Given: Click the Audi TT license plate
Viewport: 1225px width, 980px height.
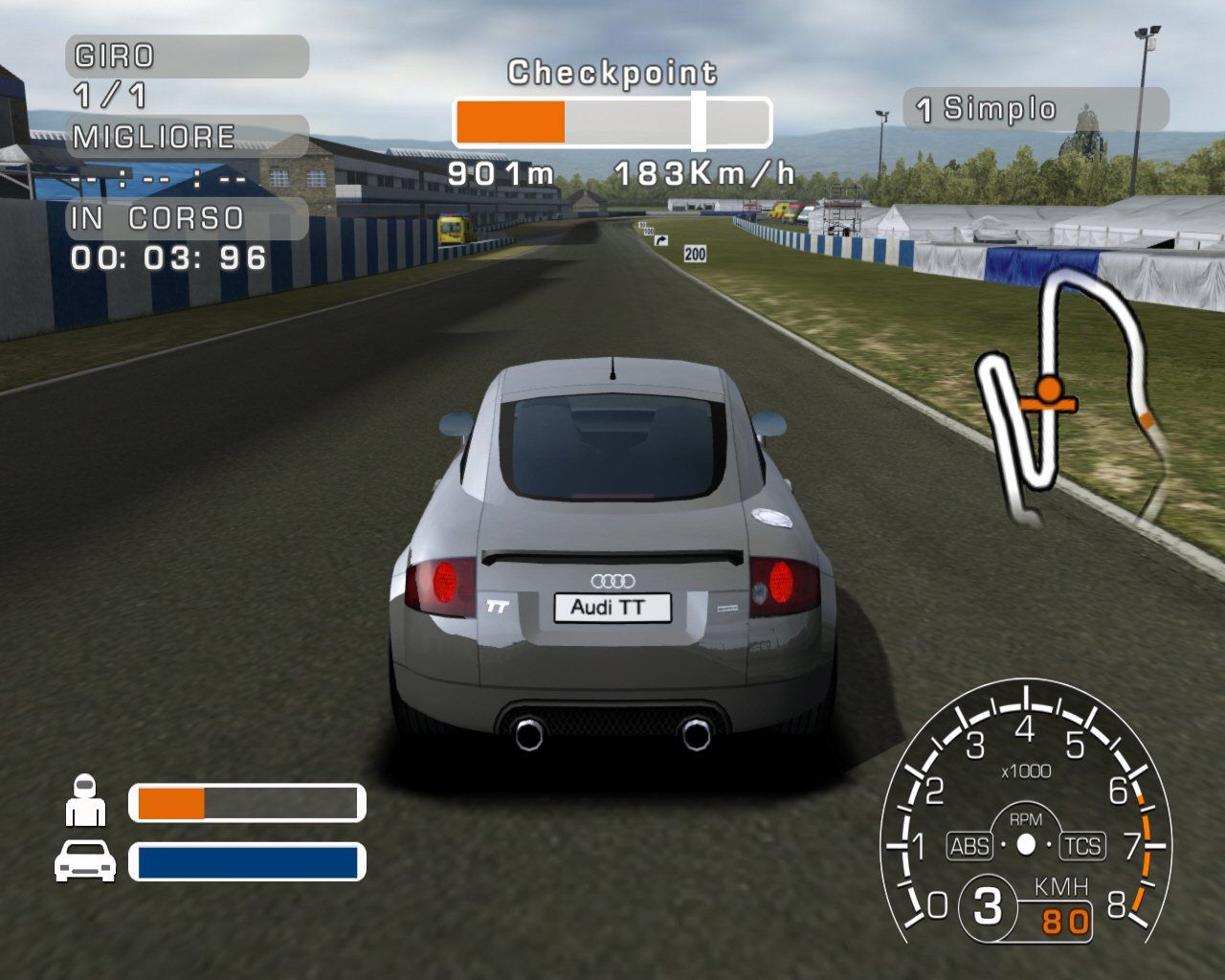Looking at the screenshot, I should click(611, 606).
